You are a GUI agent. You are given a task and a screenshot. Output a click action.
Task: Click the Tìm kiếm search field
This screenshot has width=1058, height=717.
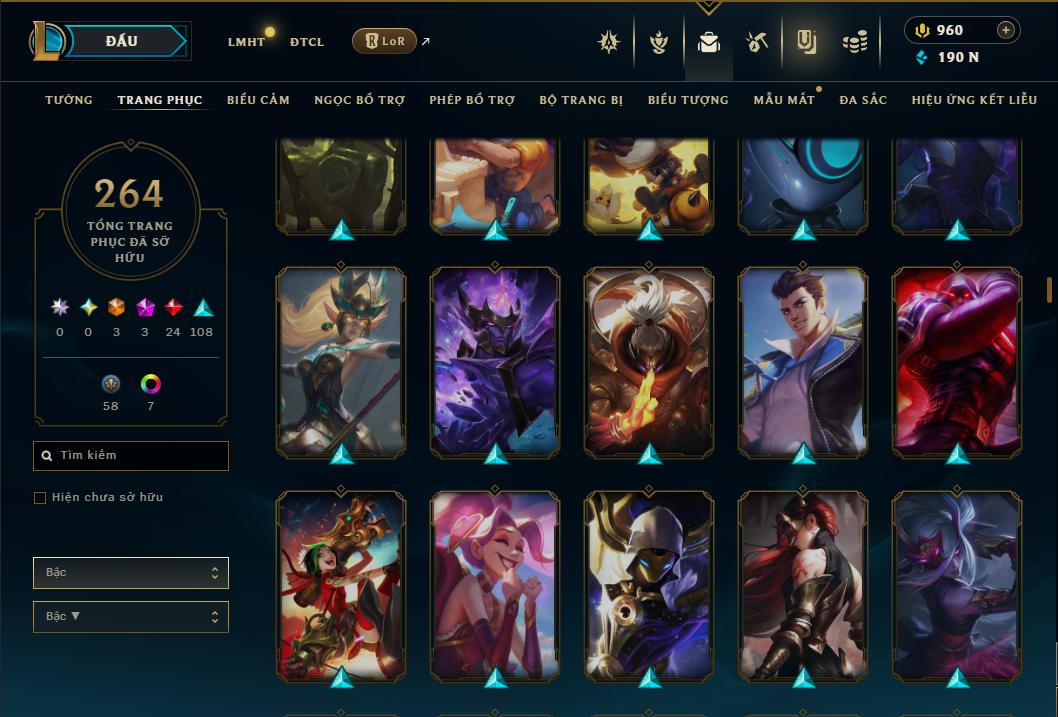pyautogui.click(x=131, y=456)
